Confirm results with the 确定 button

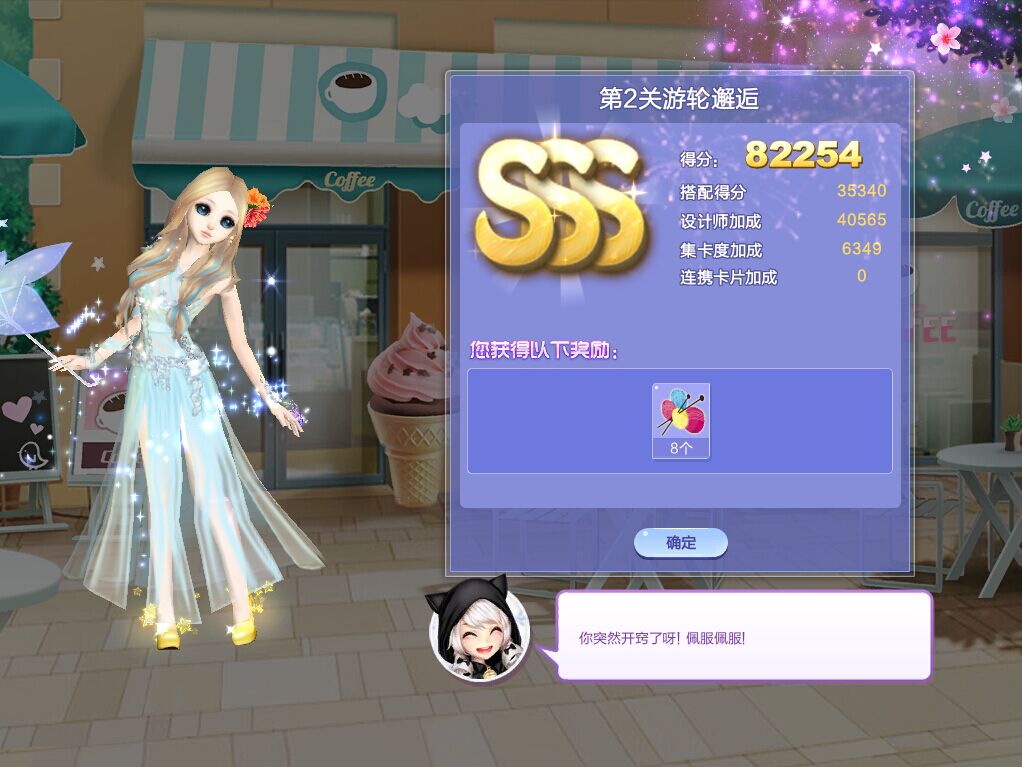[x=680, y=543]
